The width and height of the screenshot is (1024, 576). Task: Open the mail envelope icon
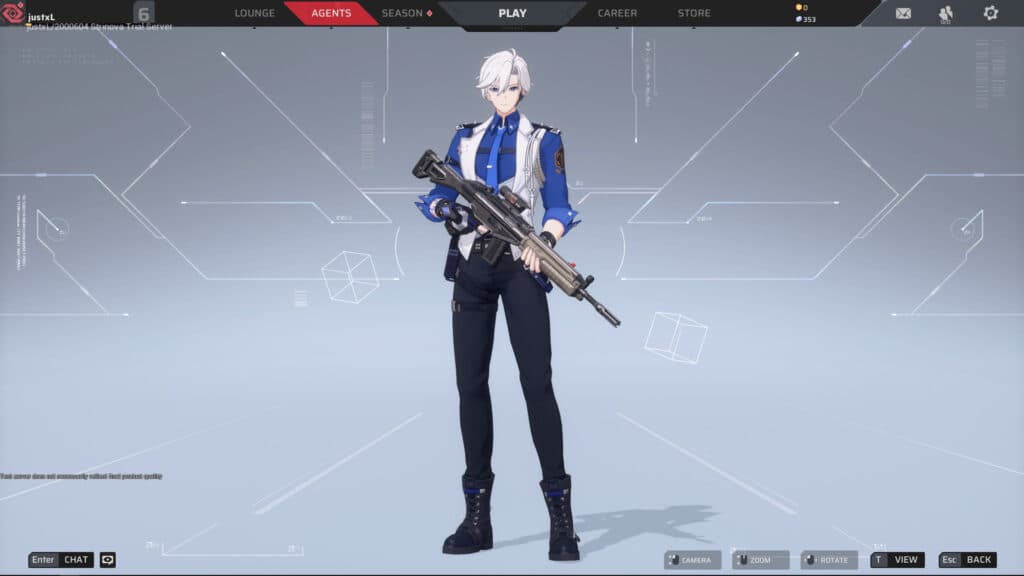903,13
